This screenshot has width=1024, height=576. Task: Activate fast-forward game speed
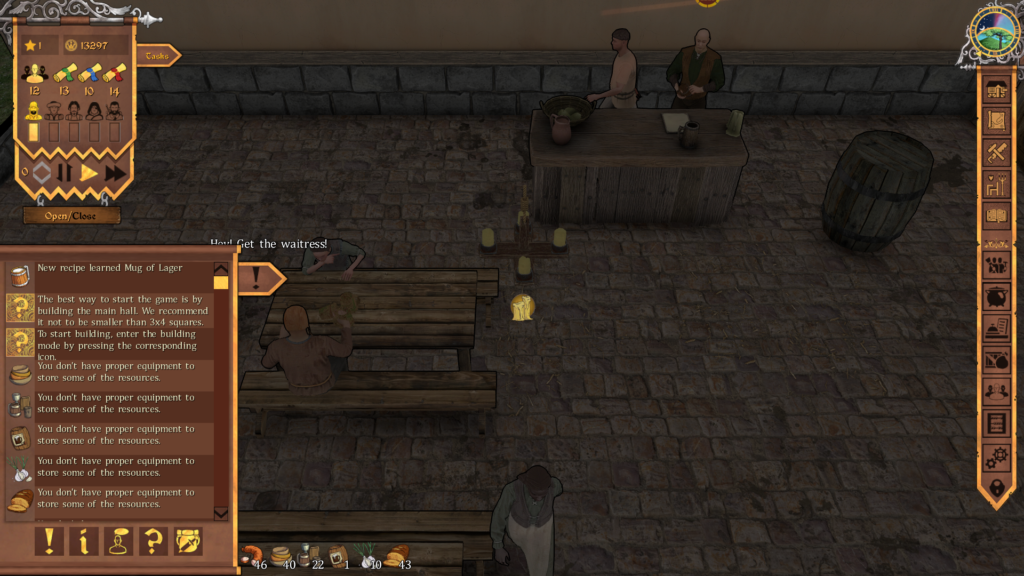point(115,173)
